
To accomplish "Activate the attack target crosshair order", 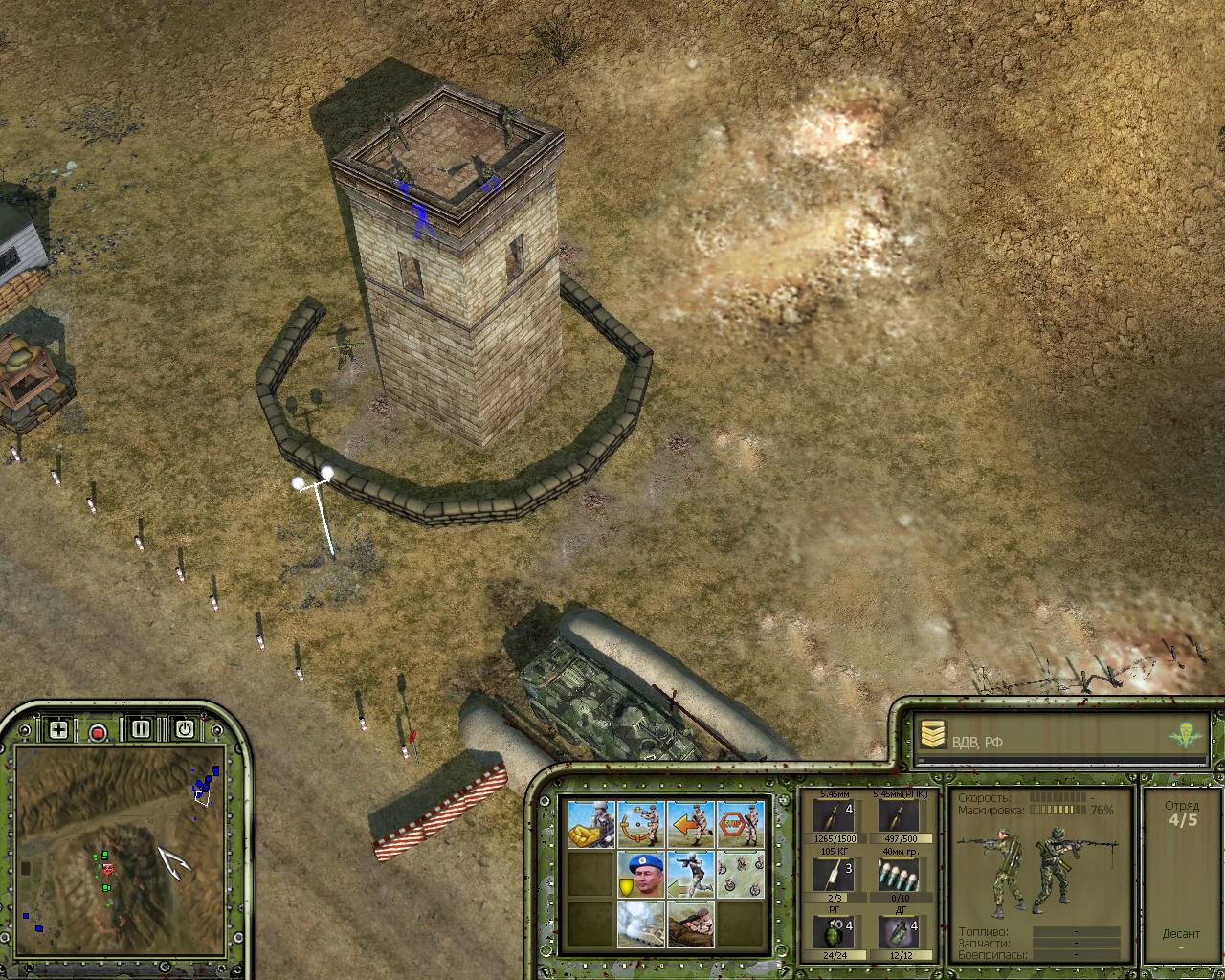I will click(x=640, y=824).
